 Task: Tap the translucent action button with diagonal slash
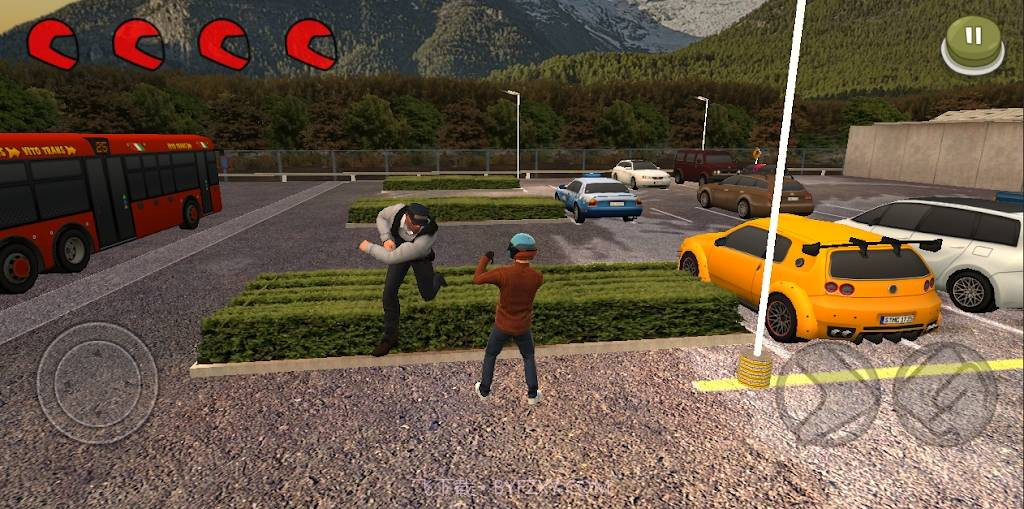(945, 393)
